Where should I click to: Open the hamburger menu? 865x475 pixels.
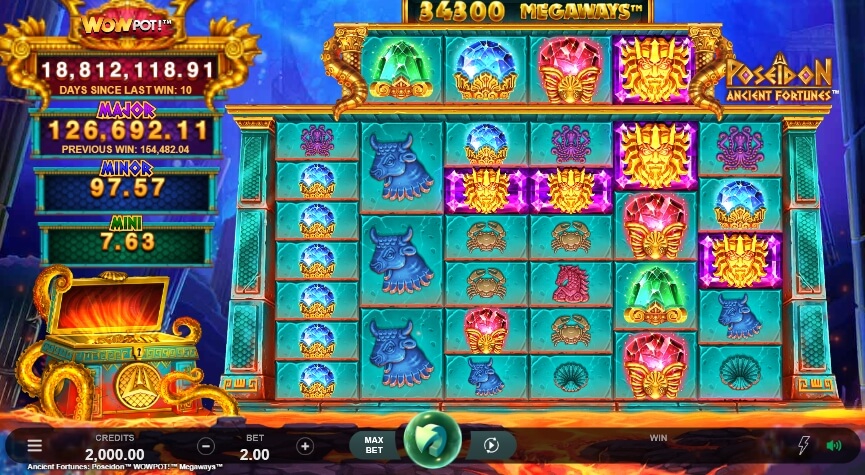pyautogui.click(x=35, y=446)
